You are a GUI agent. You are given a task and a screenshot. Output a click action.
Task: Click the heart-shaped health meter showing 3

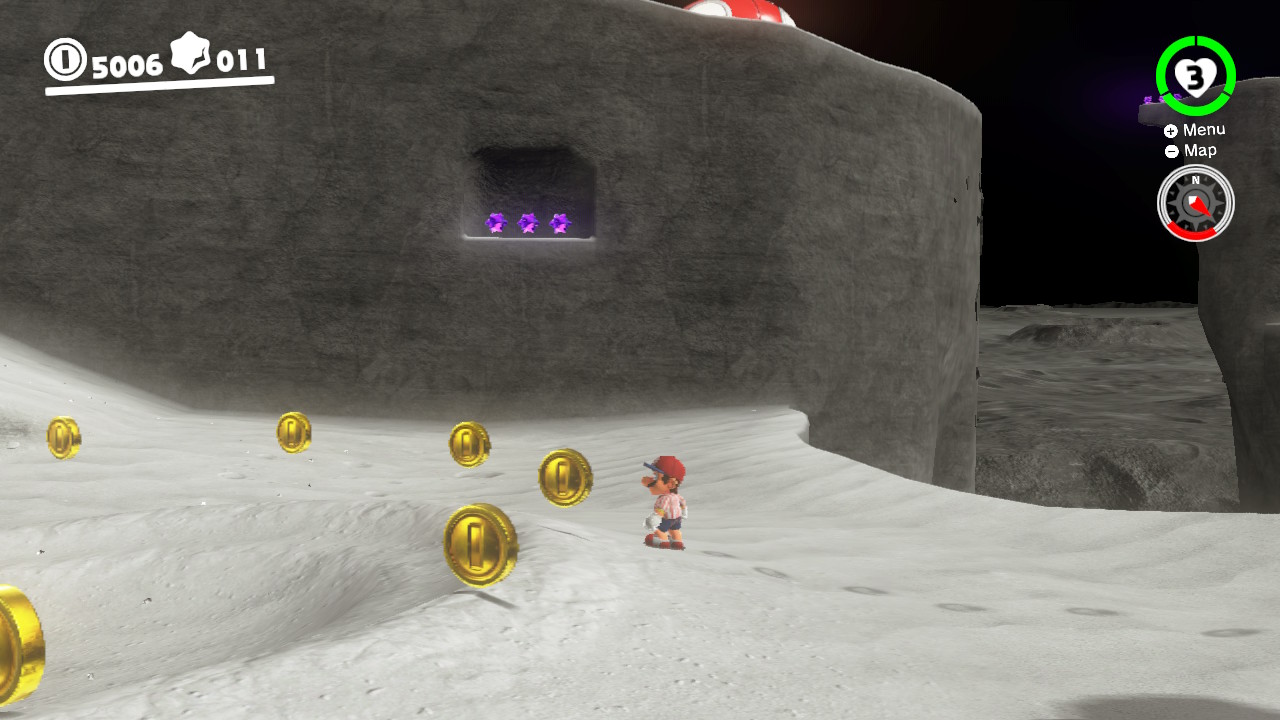[x=1196, y=74]
